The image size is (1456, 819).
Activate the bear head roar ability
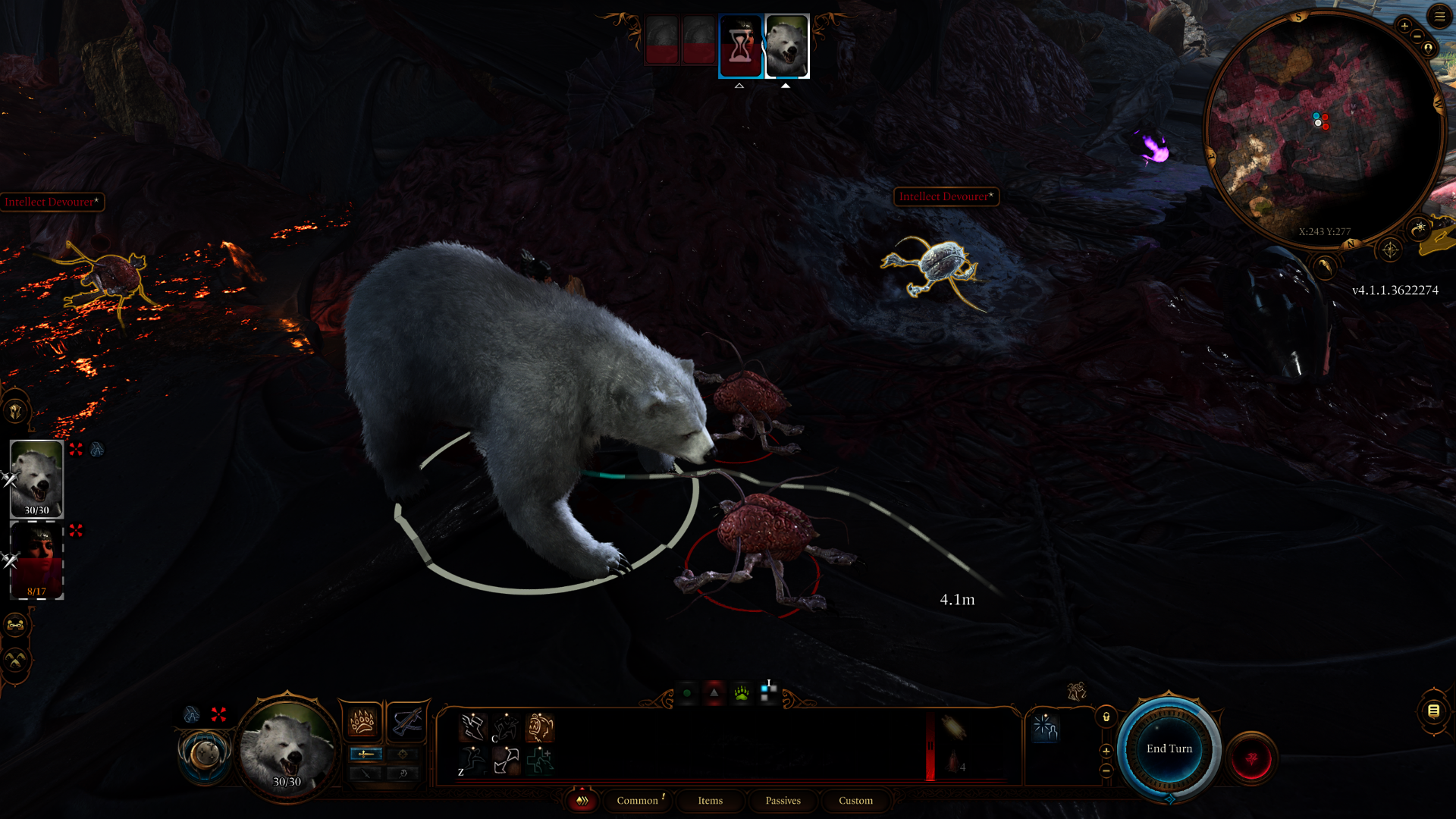click(540, 728)
